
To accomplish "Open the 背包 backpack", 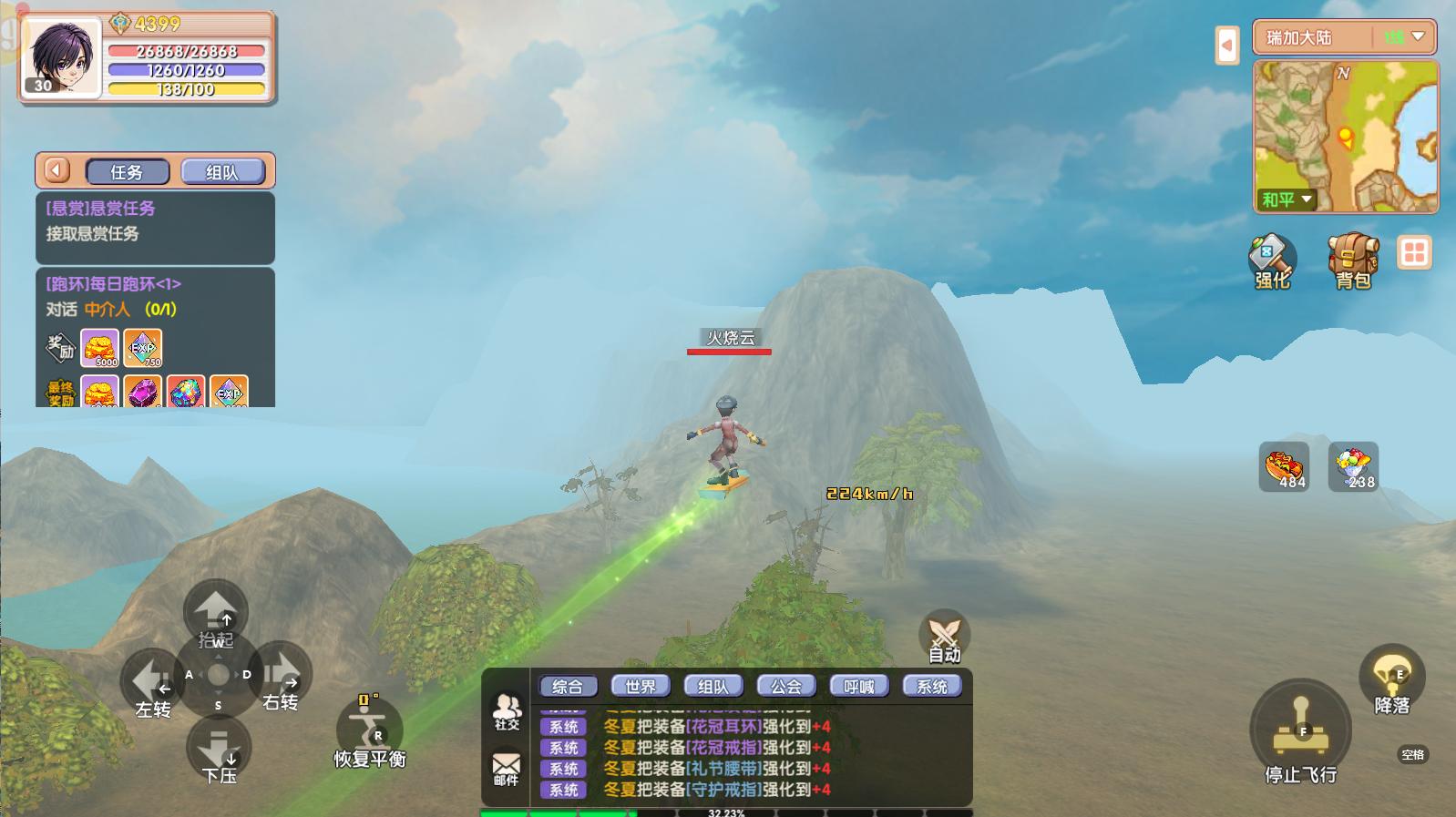I will [1353, 260].
